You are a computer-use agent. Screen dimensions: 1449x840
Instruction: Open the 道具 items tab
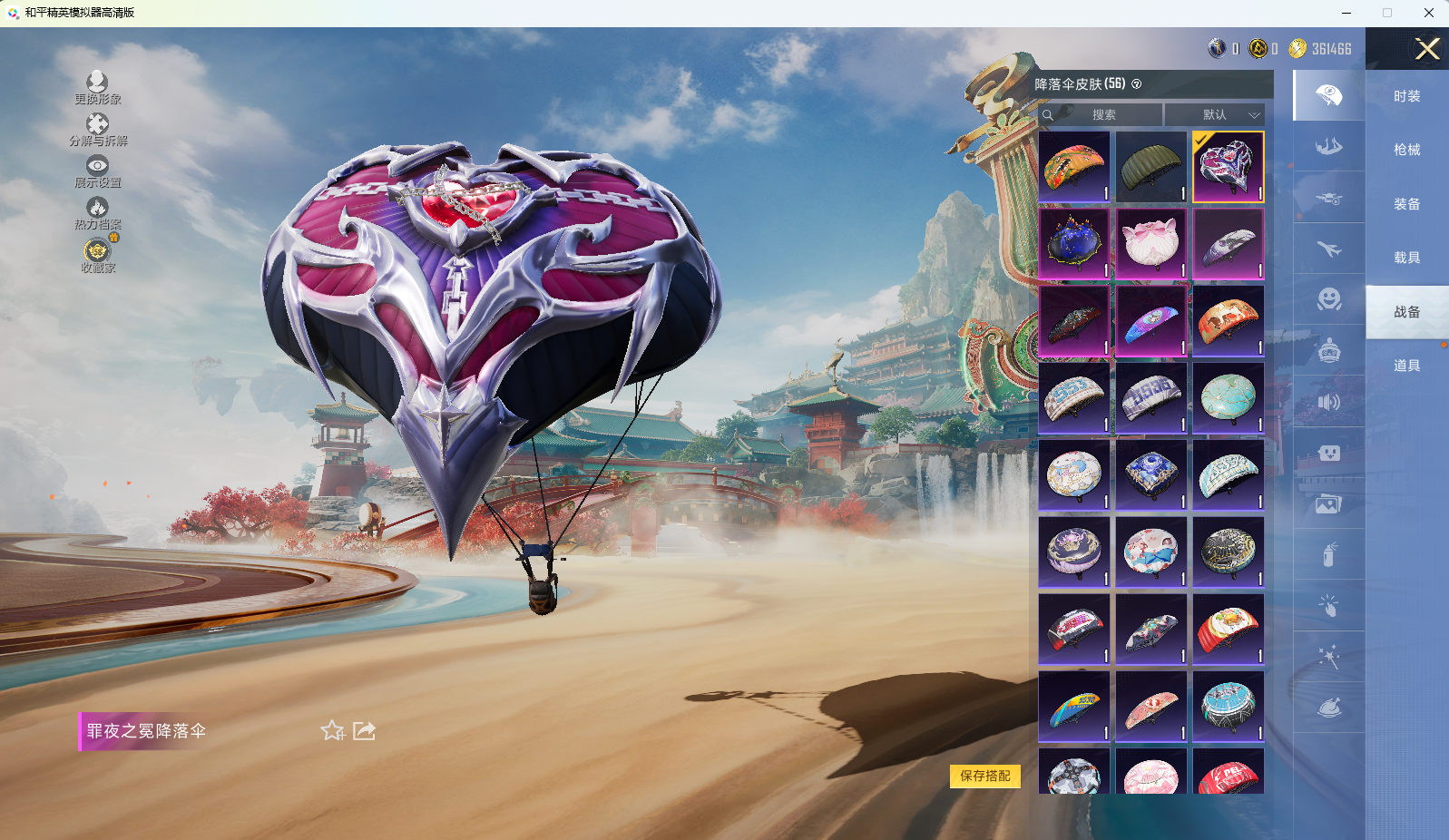[1406, 366]
